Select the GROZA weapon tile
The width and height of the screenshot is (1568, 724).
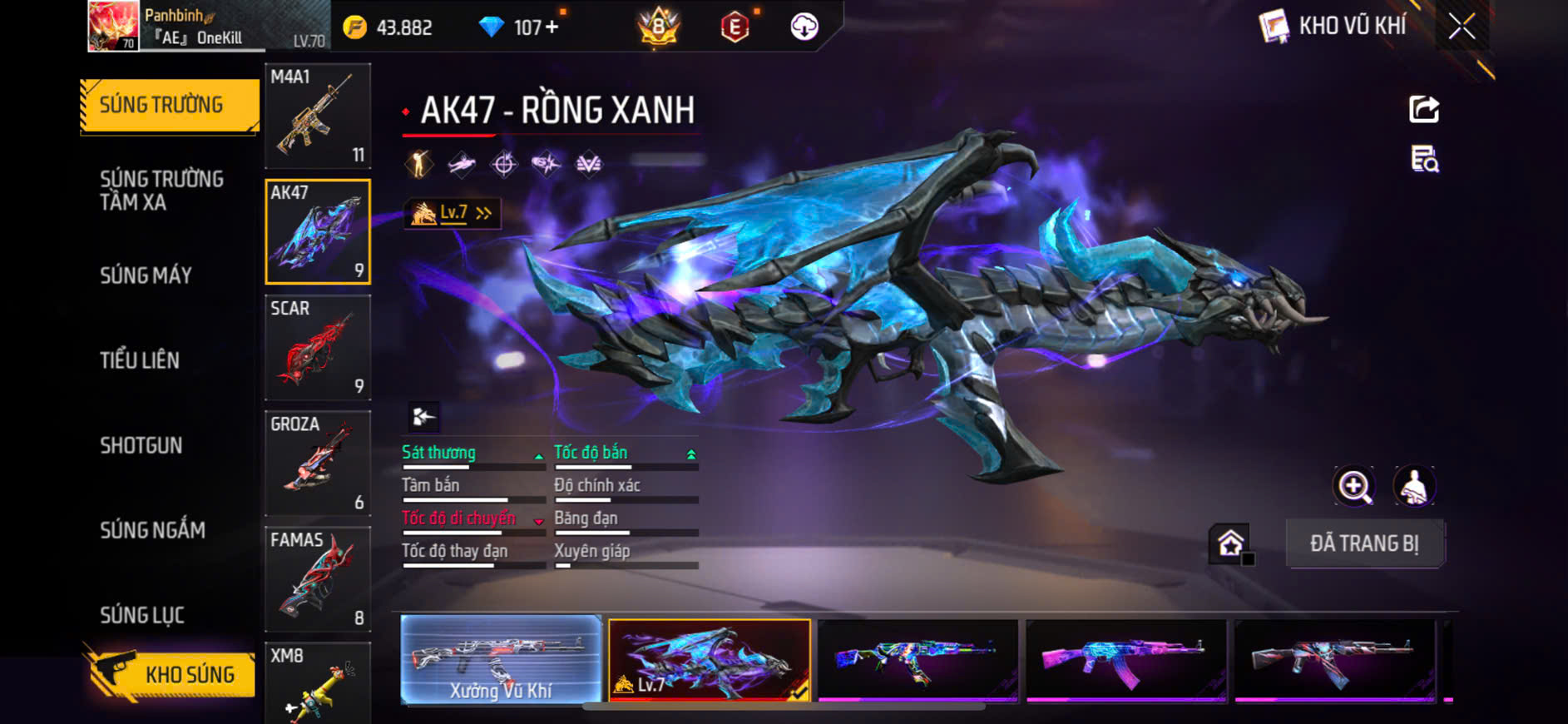coord(318,463)
